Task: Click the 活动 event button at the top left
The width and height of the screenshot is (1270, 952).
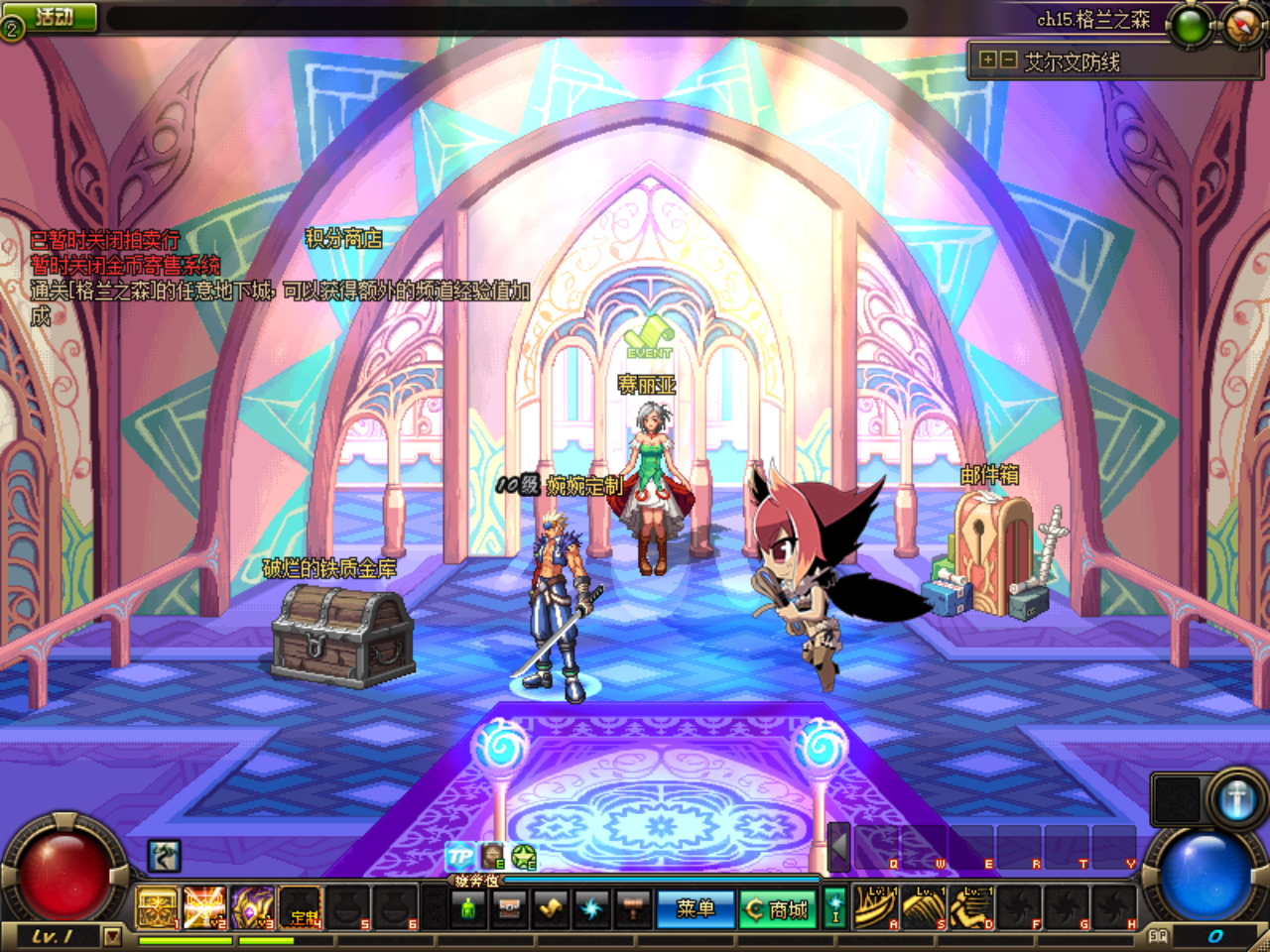Action: pos(48,17)
